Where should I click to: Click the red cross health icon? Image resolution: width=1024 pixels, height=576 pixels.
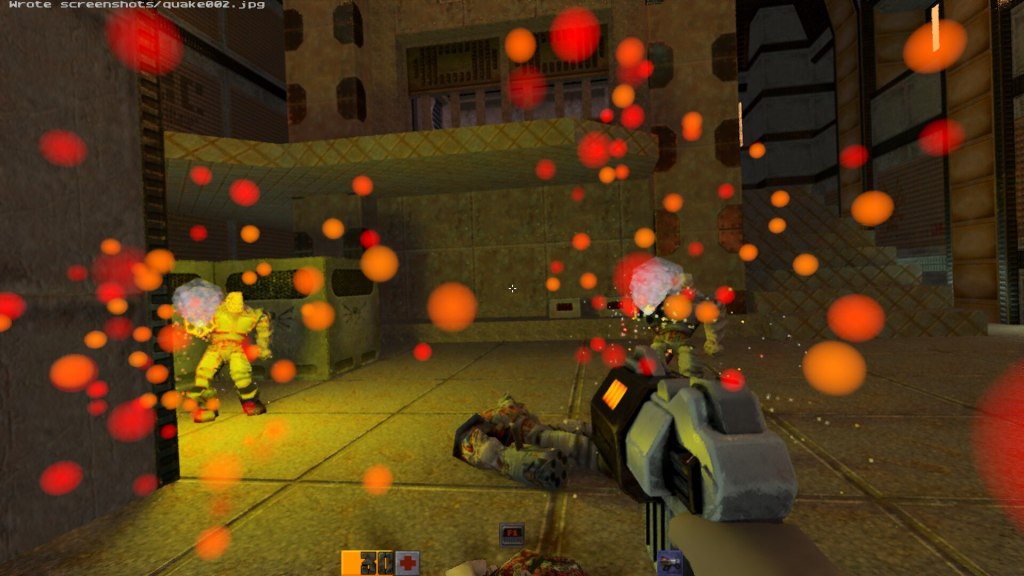click(x=407, y=562)
